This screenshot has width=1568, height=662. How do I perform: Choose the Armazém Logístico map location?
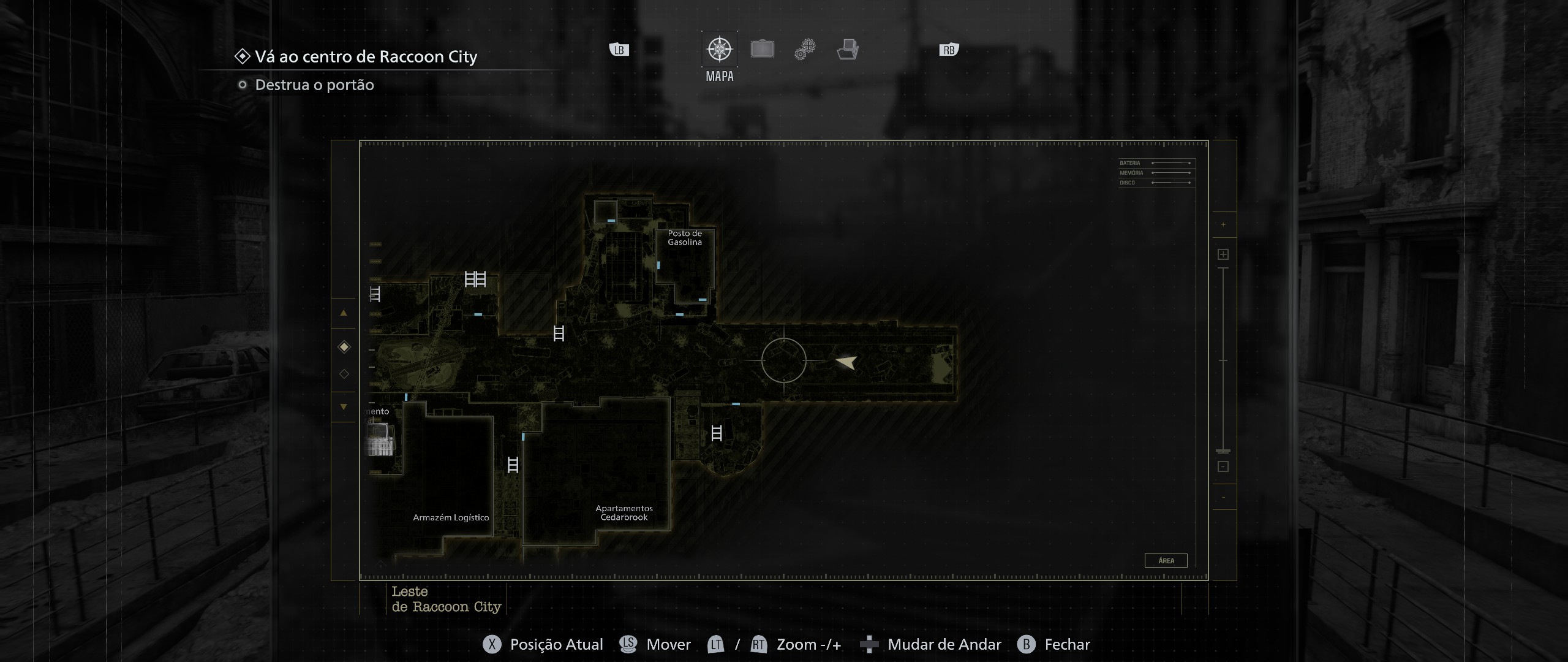point(451,517)
